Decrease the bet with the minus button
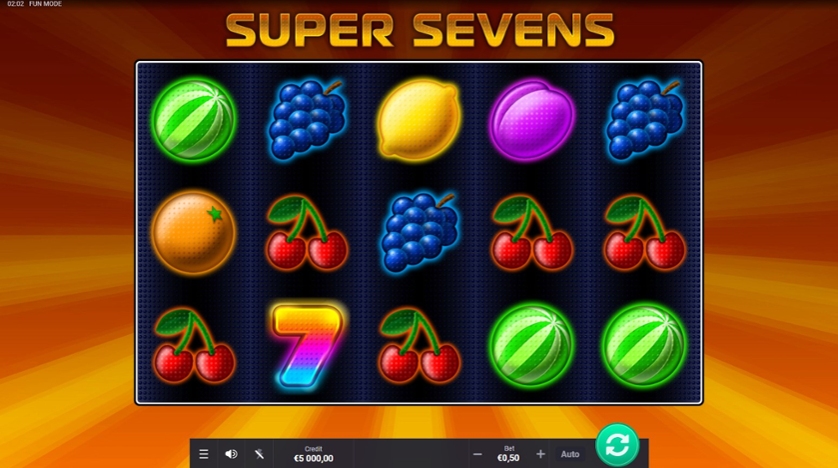Viewport: 838px width, 468px height. click(477, 454)
